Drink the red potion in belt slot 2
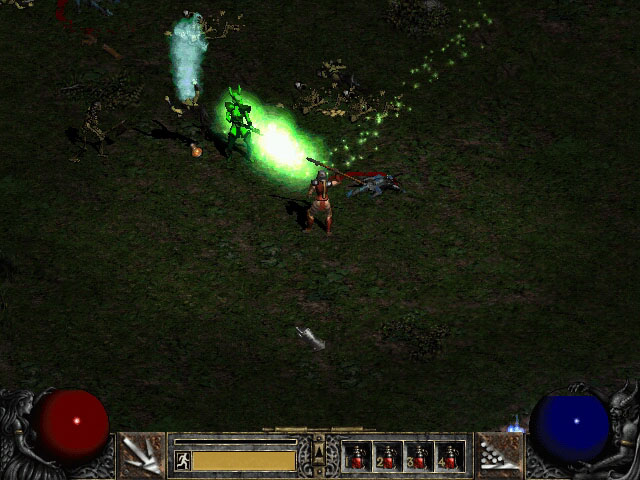The width and height of the screenshot is (640, 480). click(x=388, y=457)
